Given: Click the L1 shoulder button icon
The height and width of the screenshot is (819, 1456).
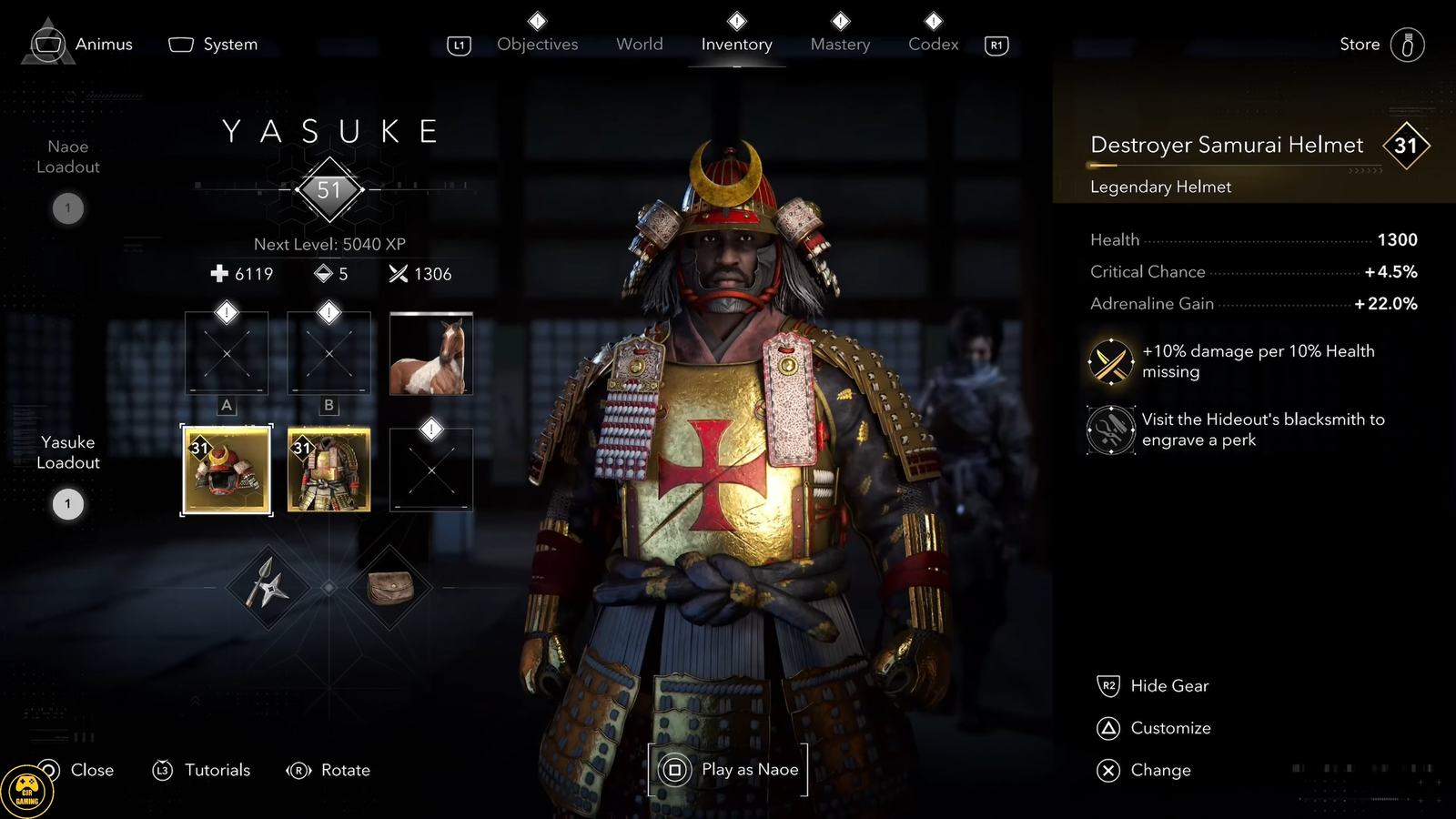Looking at the screenshot, I should (x=458, y=44).
